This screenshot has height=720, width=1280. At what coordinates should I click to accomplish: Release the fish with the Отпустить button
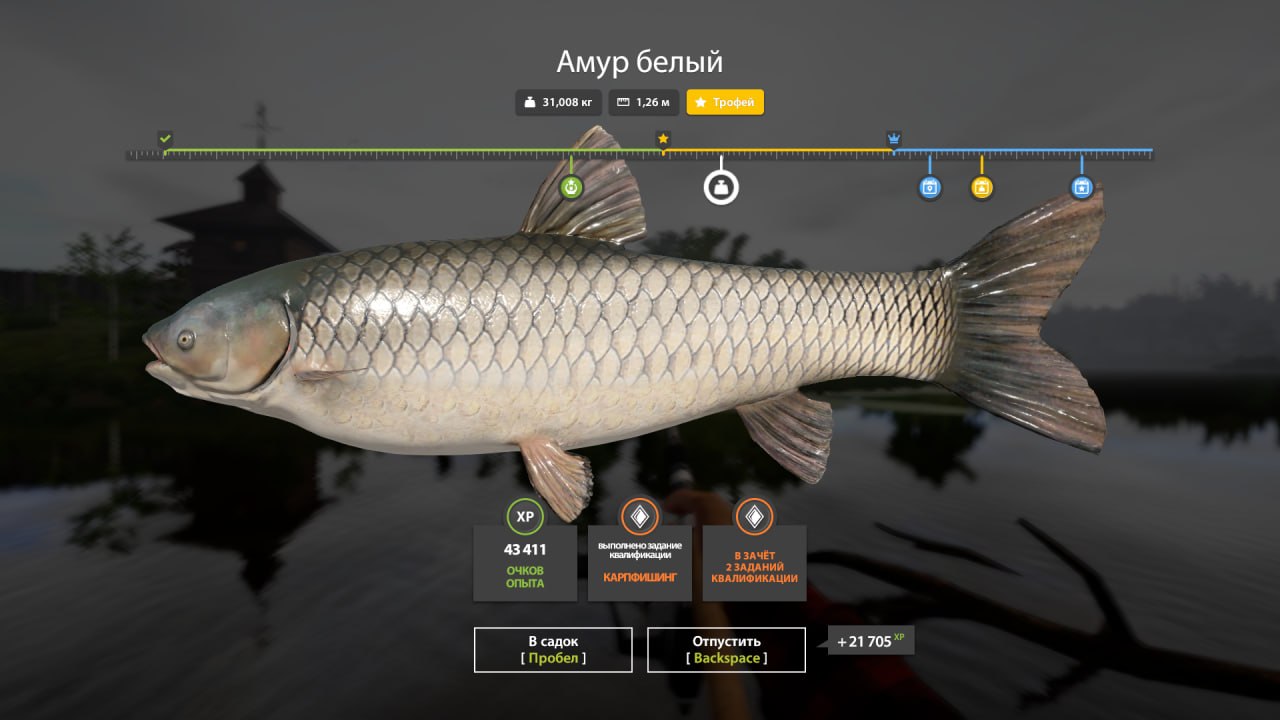(726, 649)
